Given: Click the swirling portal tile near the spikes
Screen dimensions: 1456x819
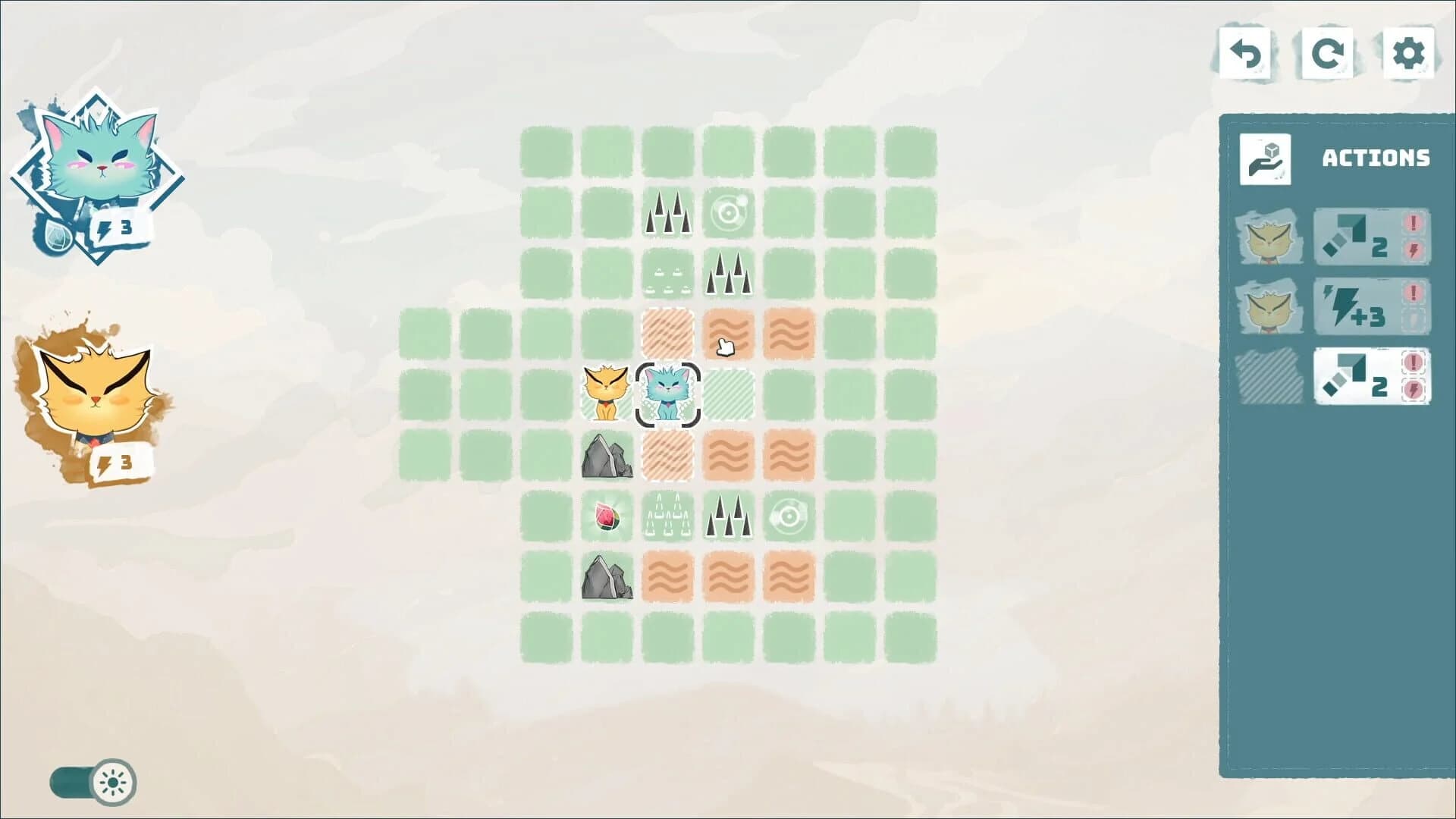Looking at the screenshot, I should (729, 212).
